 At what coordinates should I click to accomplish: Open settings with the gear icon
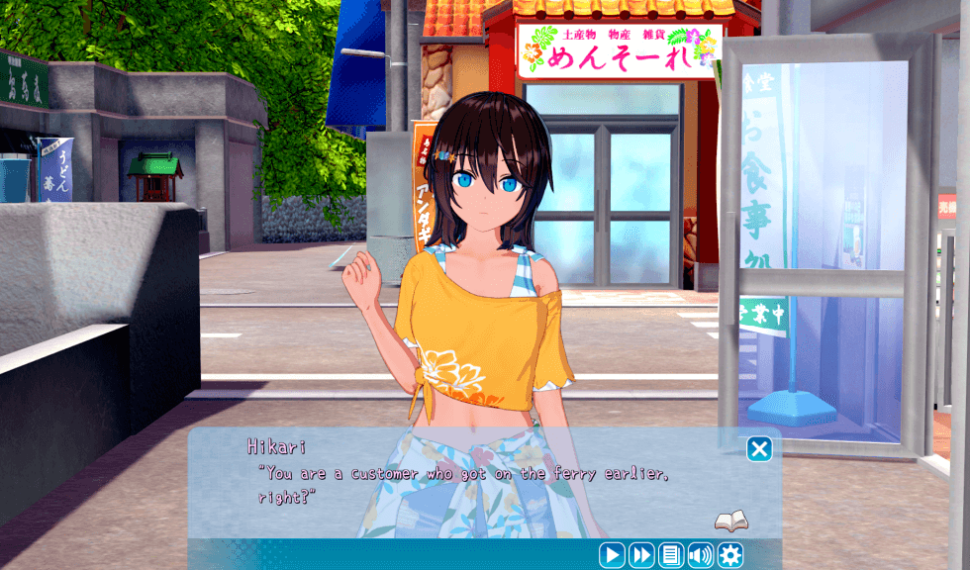pos(730,555)
